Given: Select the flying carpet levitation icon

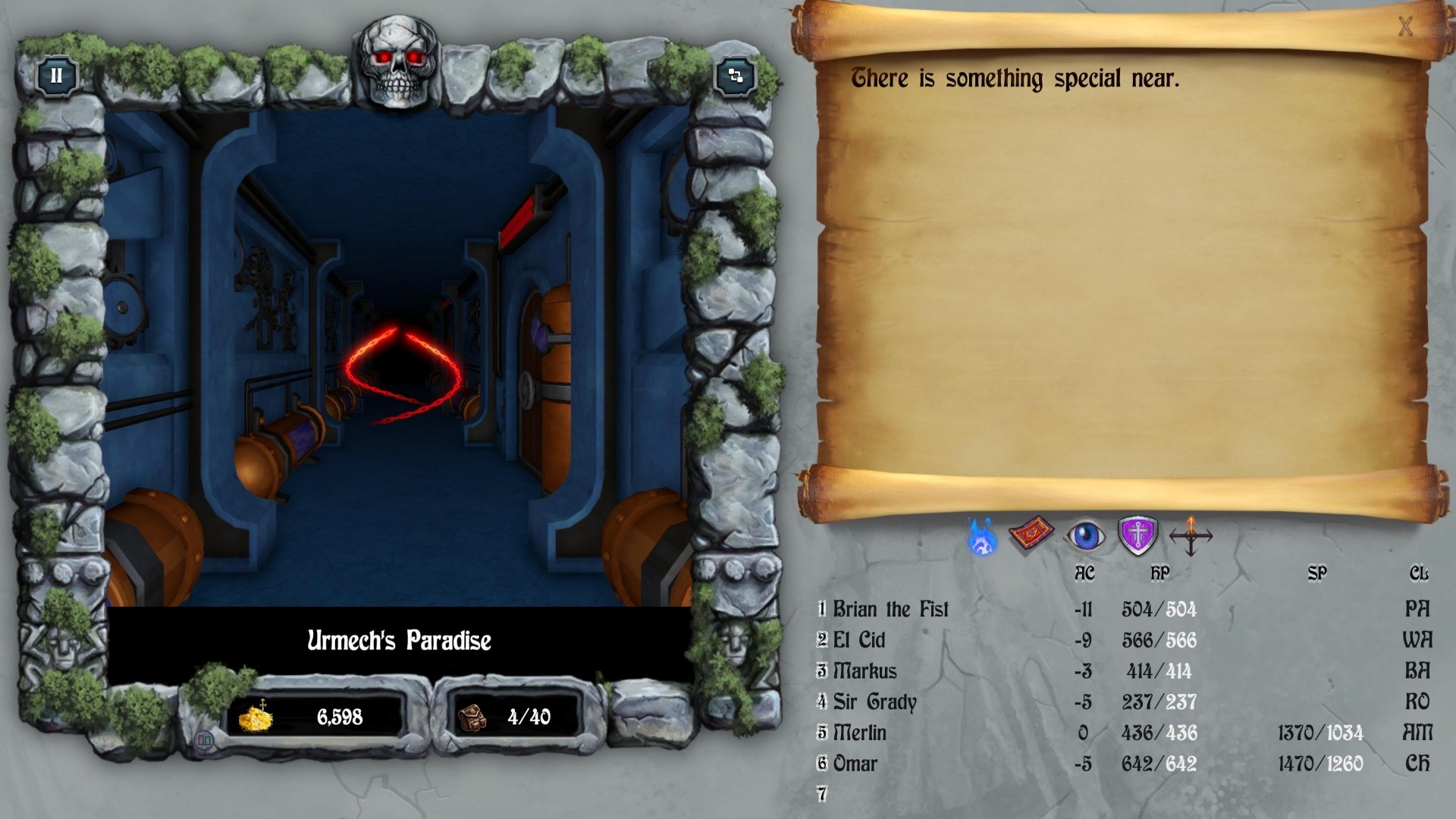Looking at the screenshot, I should point(1031,535).
